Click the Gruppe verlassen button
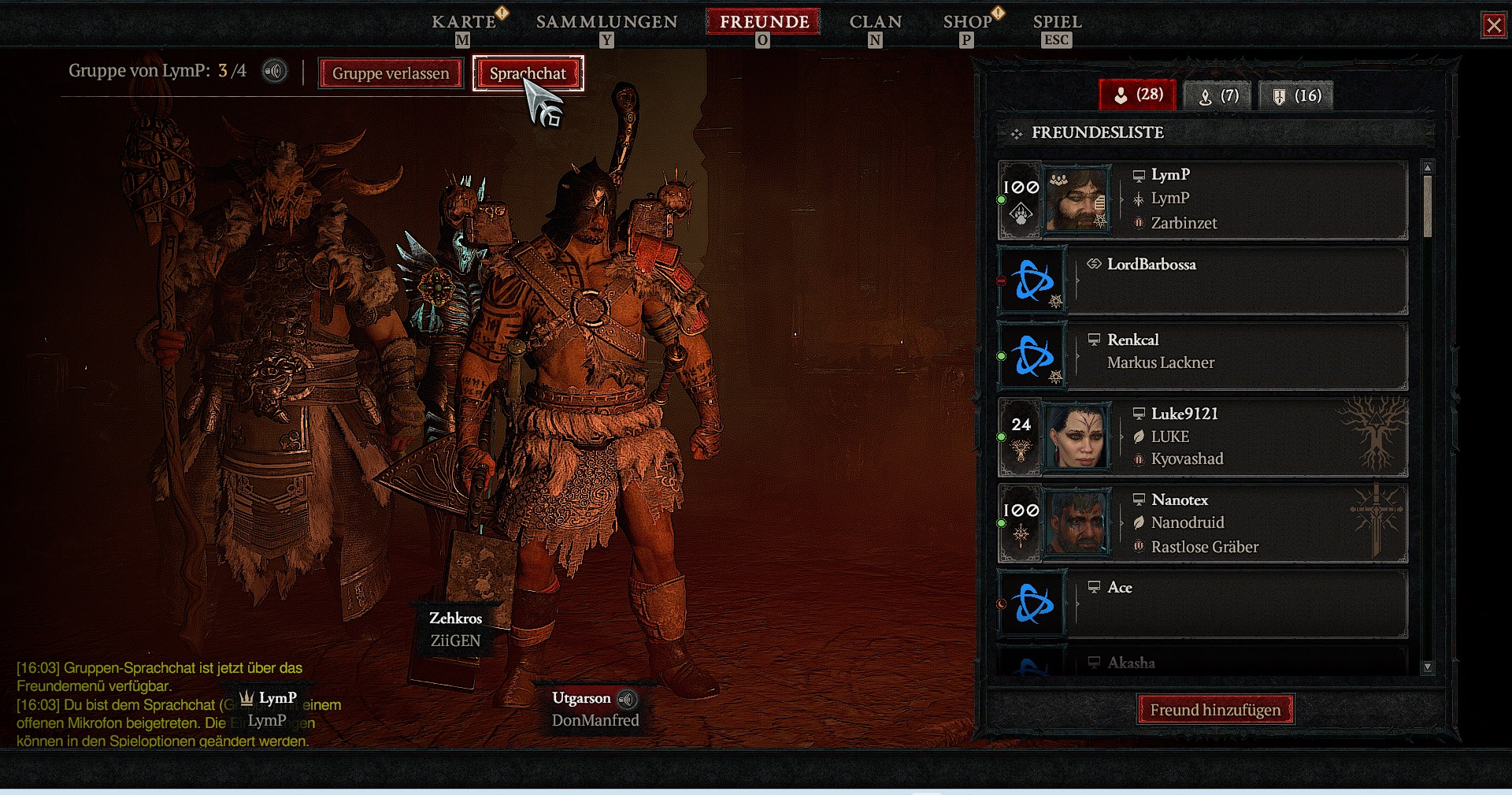The width and height of the screenshot is (1512, 795). [391, 73]
